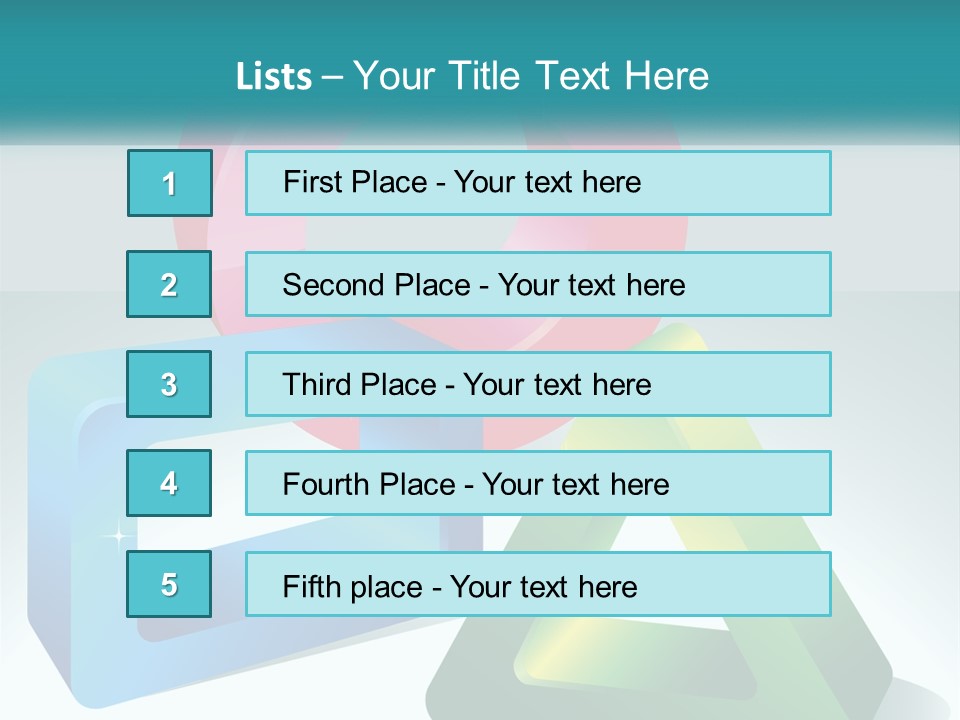Viewport: 960px width, 720px height.
Task: Select the number 5 box
Action: point(169,584)
